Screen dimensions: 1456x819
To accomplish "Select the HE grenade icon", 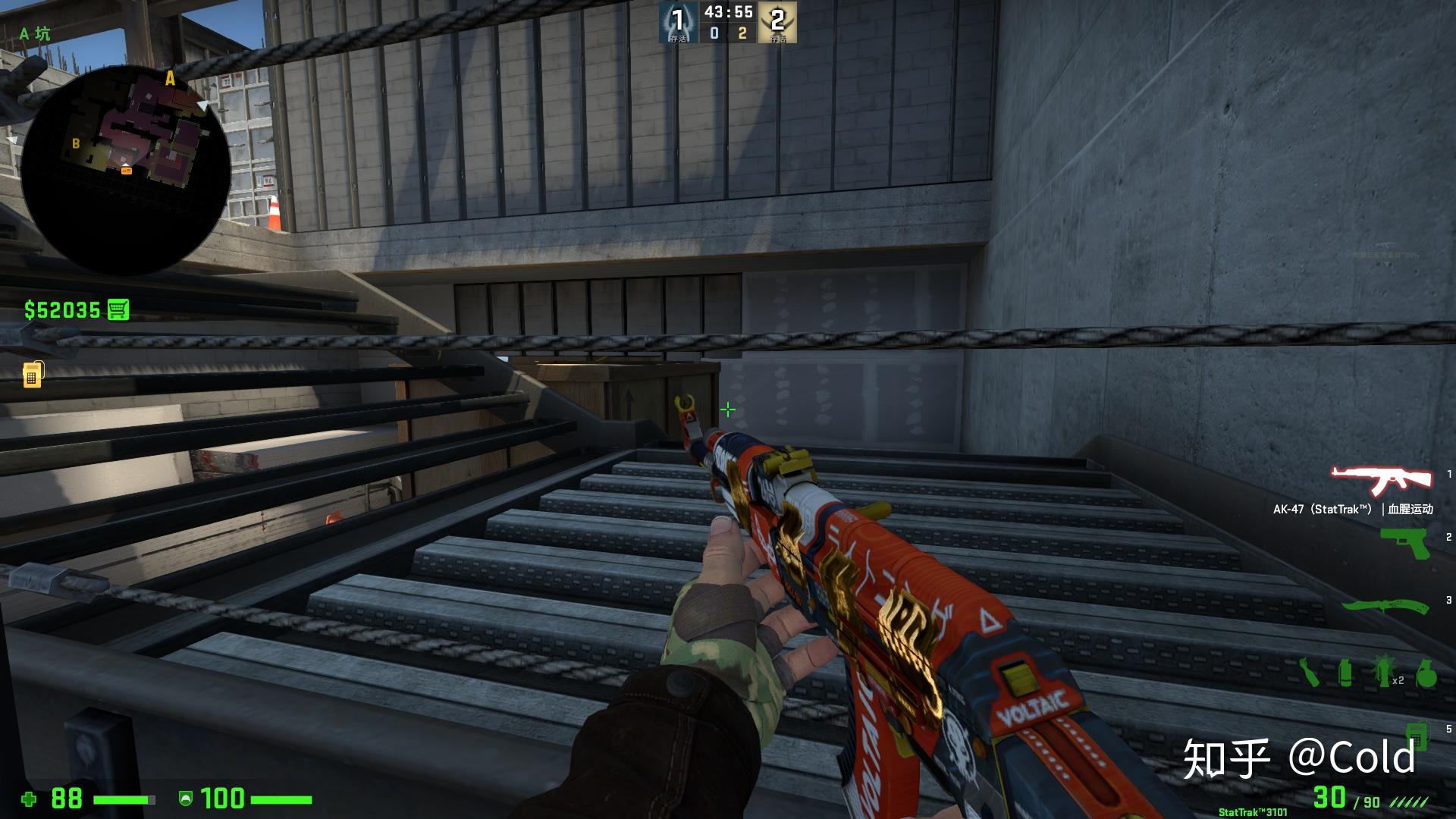I will (1426, 673).
